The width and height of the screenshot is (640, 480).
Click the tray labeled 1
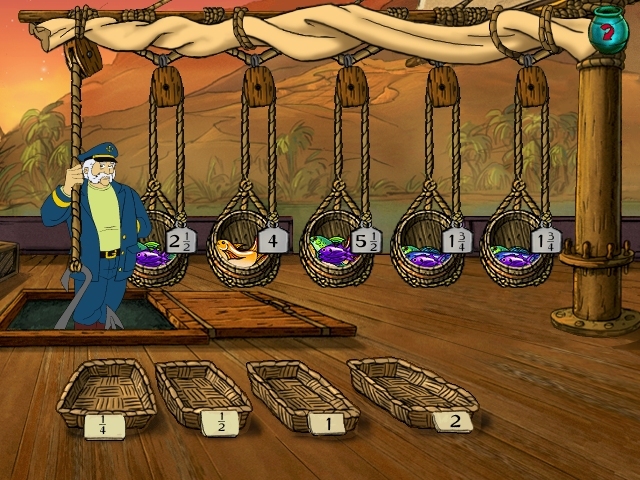301,393
